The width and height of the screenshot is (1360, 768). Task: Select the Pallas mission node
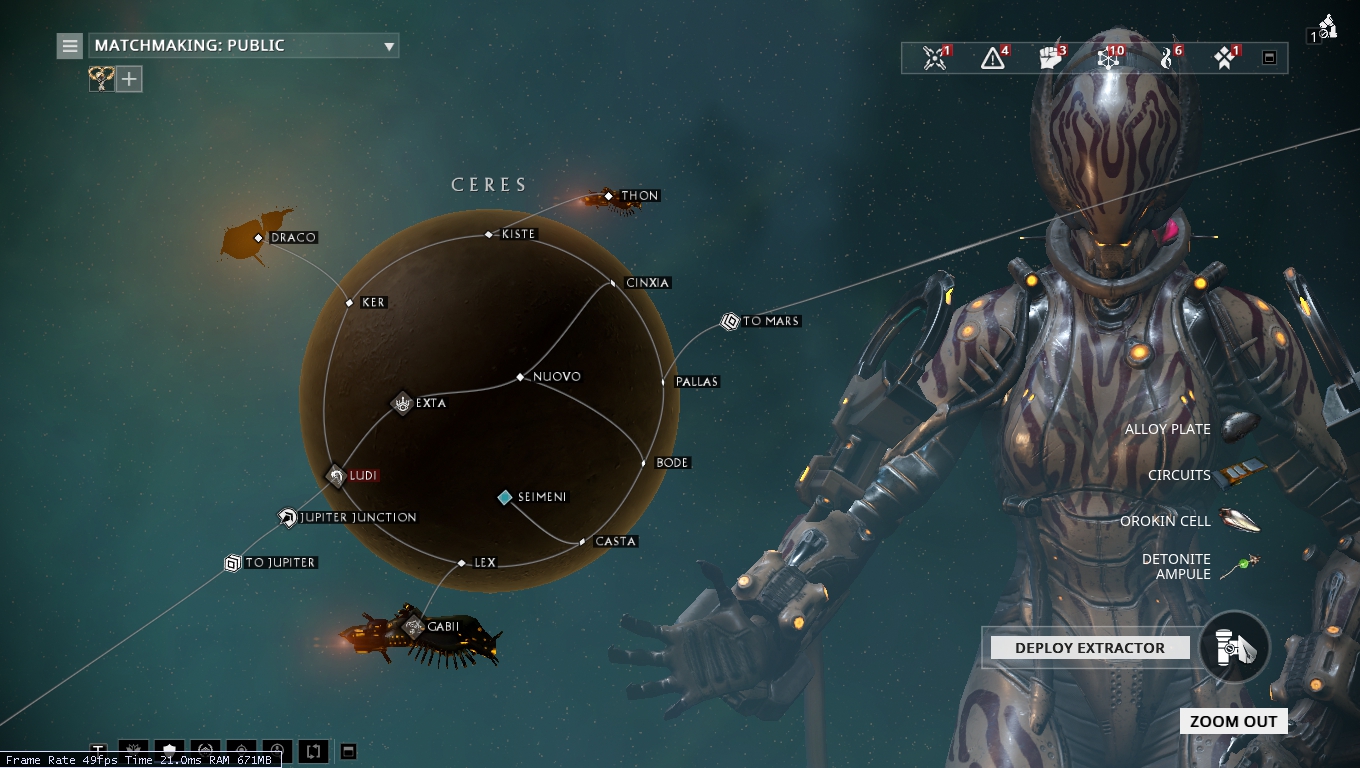664,382
